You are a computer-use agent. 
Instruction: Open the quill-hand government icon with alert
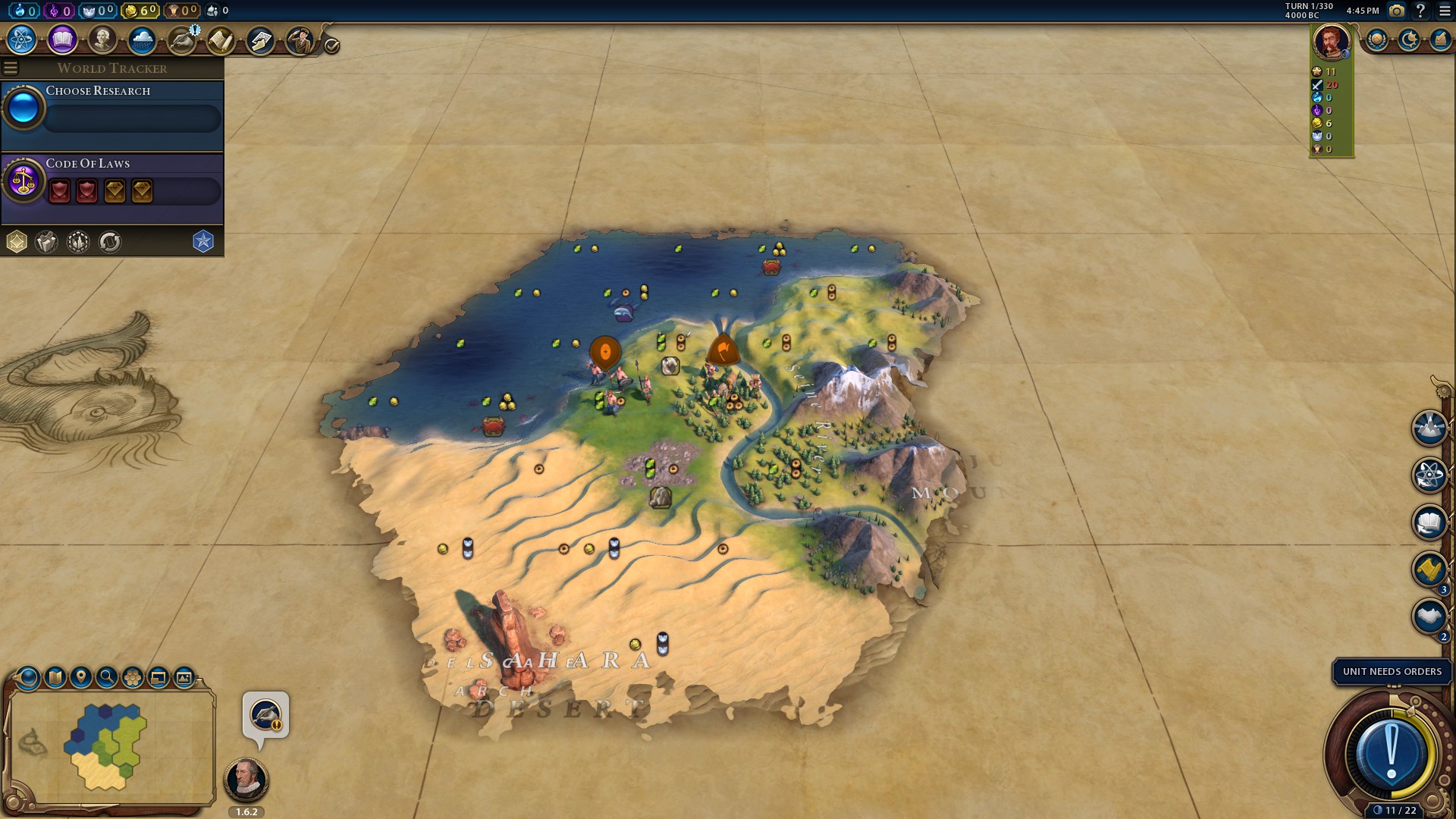pyautogui.click(x=182, y=39)
